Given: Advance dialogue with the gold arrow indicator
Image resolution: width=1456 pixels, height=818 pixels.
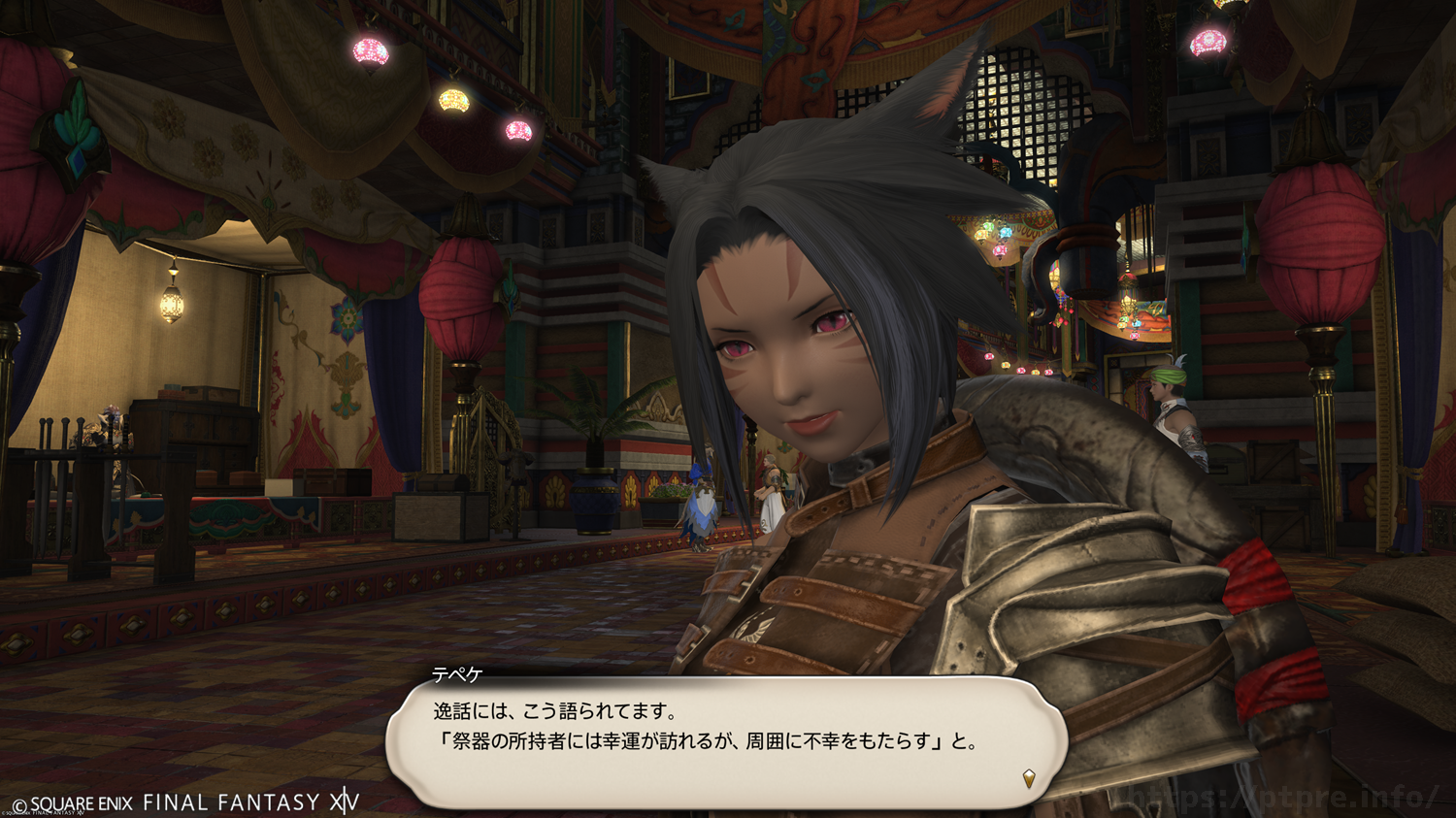Looking at the screenshot, I should click(1029, 777).
